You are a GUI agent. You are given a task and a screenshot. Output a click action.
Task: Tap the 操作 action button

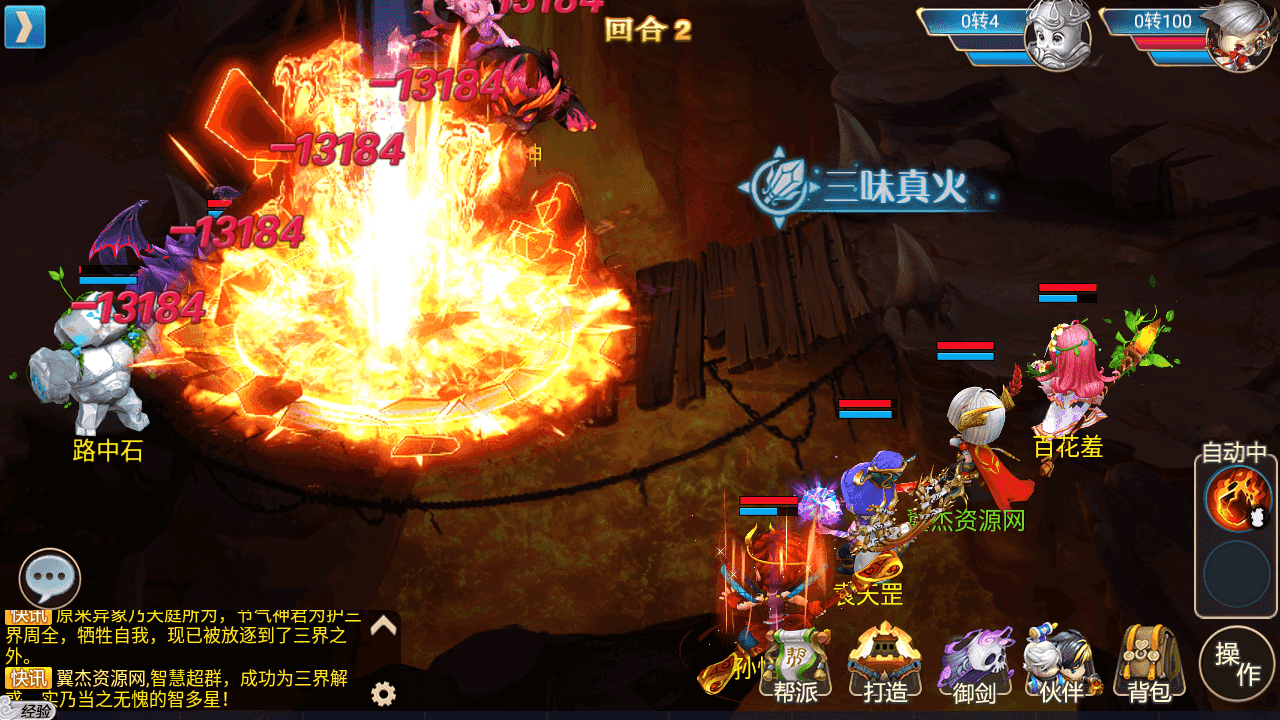(x=1237, y=663)
